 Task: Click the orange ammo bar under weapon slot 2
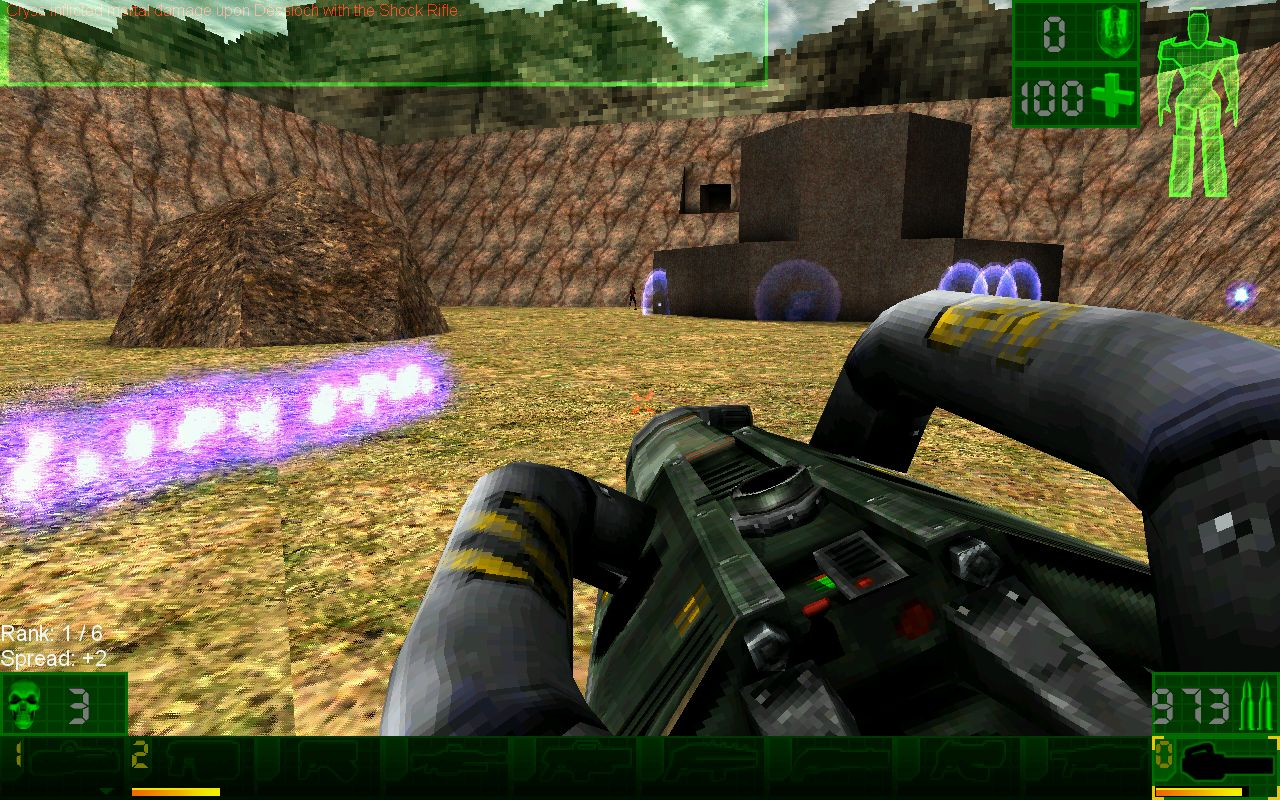coord(175,790)
